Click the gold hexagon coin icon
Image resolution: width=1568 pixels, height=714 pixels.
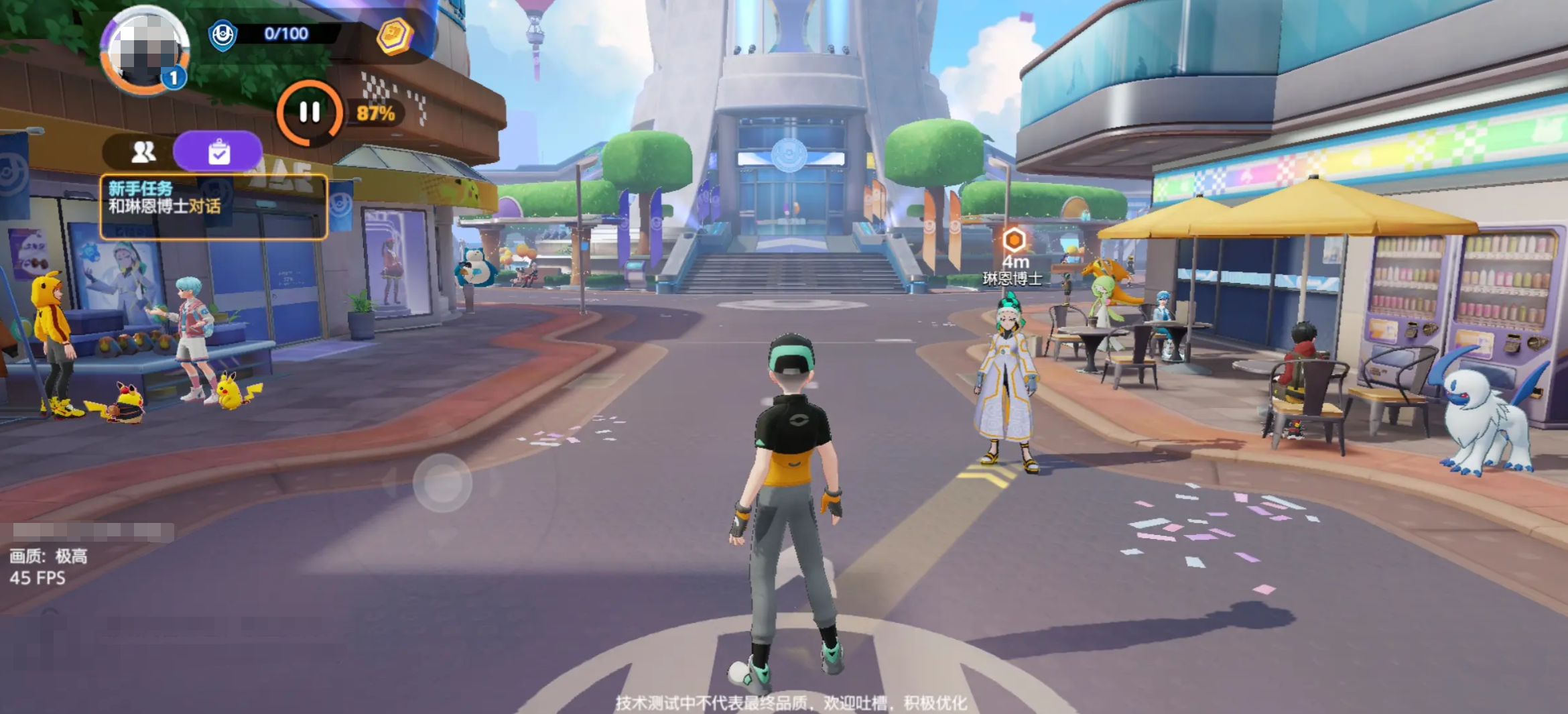(x=394, y=35)
